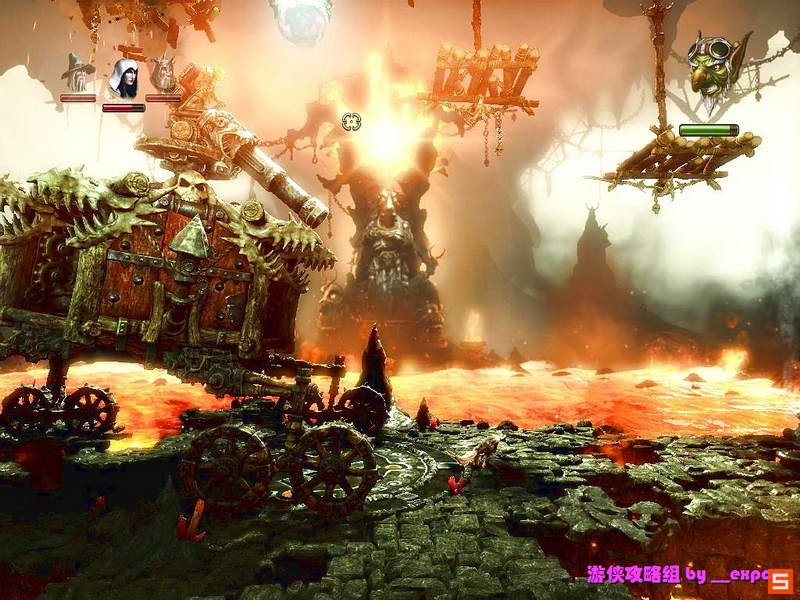
Task: Switch to the hooded thief portrait
Action: (x=123, y=76)
